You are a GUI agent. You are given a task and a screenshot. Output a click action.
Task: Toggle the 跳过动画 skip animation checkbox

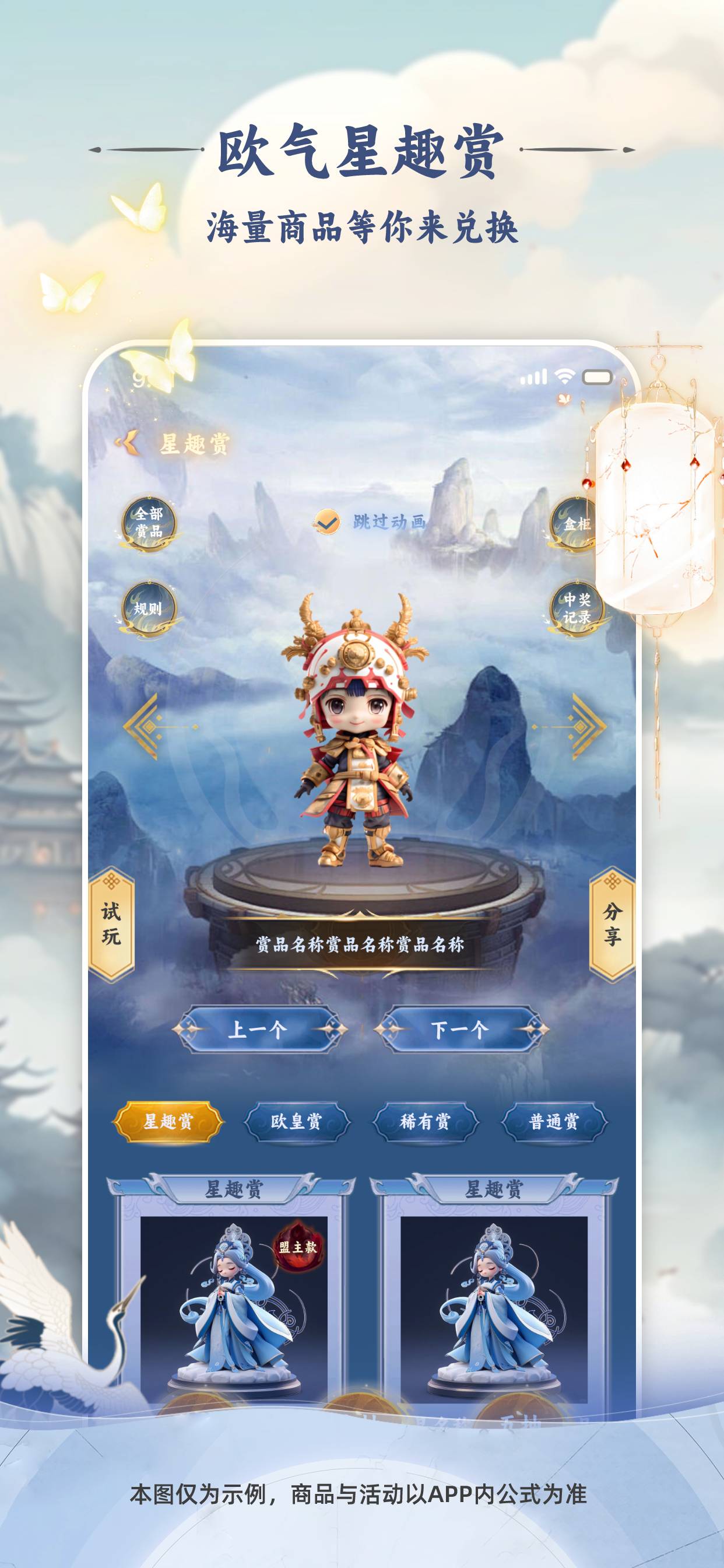point(328,521)
